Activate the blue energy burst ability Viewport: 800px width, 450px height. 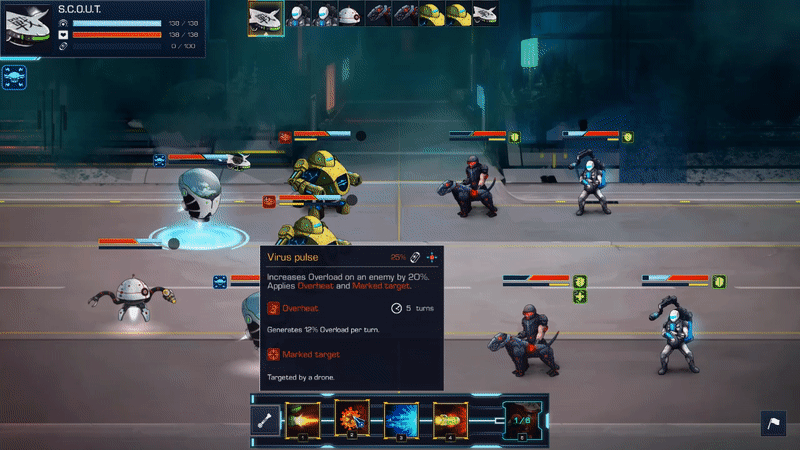point(402,420)
